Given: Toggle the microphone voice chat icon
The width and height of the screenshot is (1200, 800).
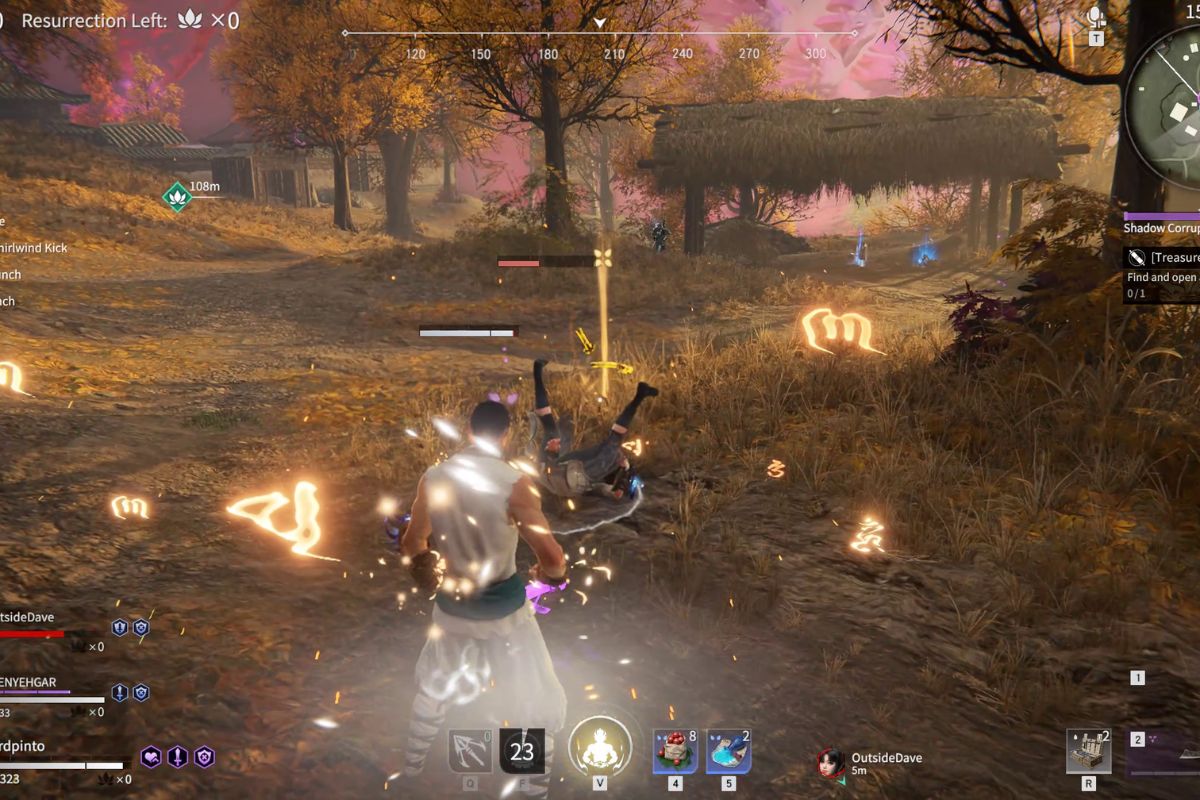Looking at the screenshot, I should [1097, 18].
